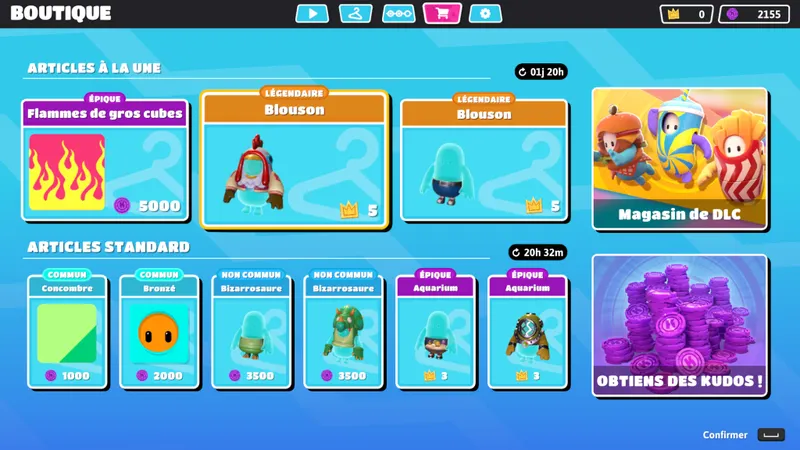This screenshot has height=450, width=800.
Task: Select the Aquarium item with the diving helmet
Action: pyautogui.click(x=528, y=332)
